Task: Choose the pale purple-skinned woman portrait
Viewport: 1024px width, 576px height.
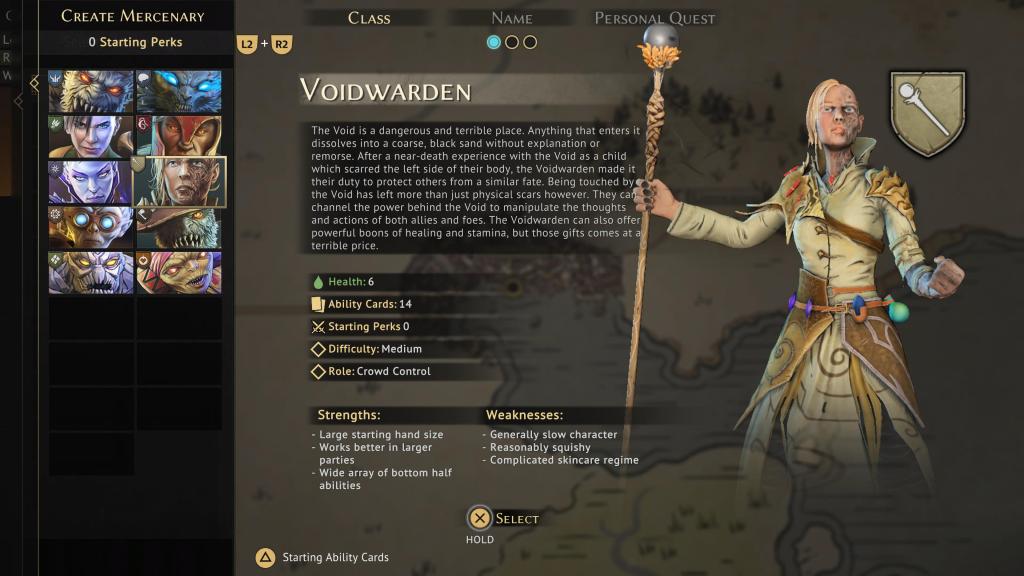Action: pyautogui.click(x=91, y=182)
